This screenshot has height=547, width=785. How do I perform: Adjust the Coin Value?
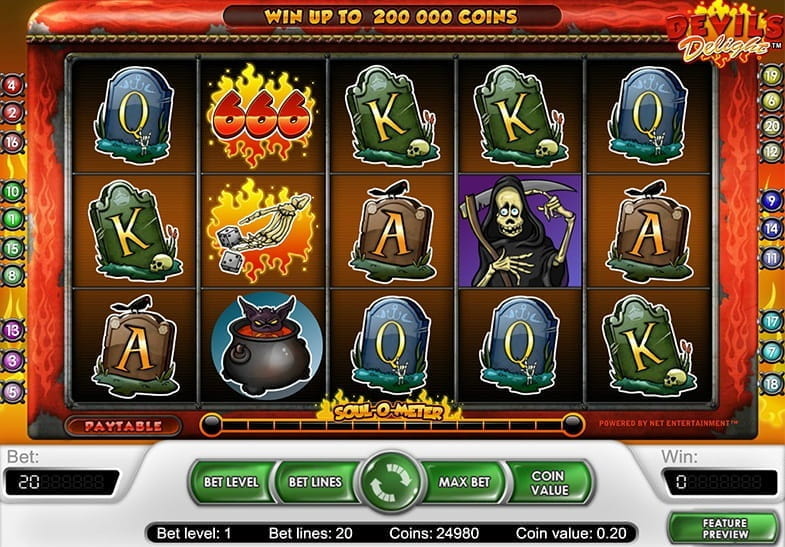pyautogui.click(x=547, y=482)
